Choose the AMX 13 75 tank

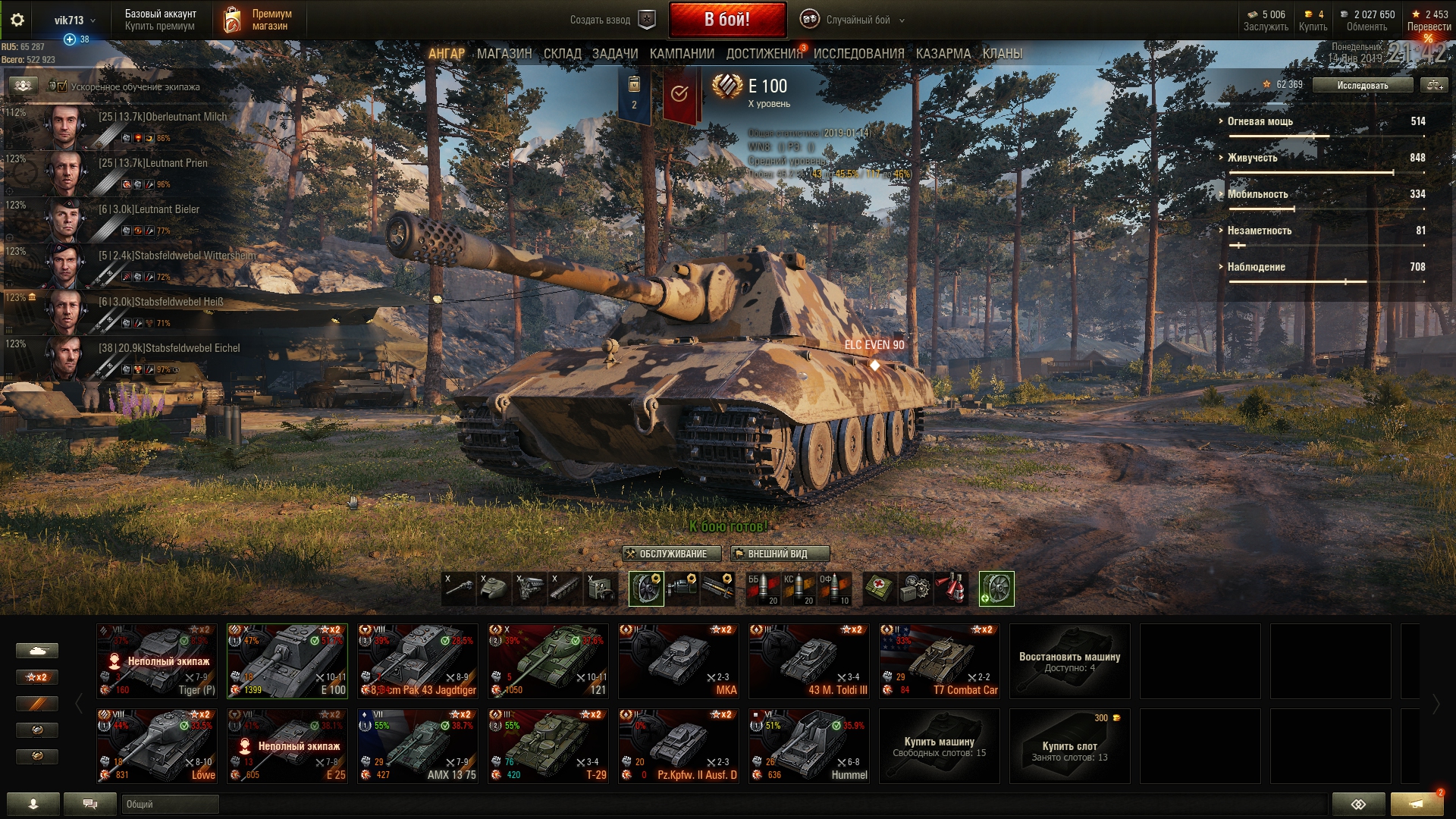[x=418, y=745]
